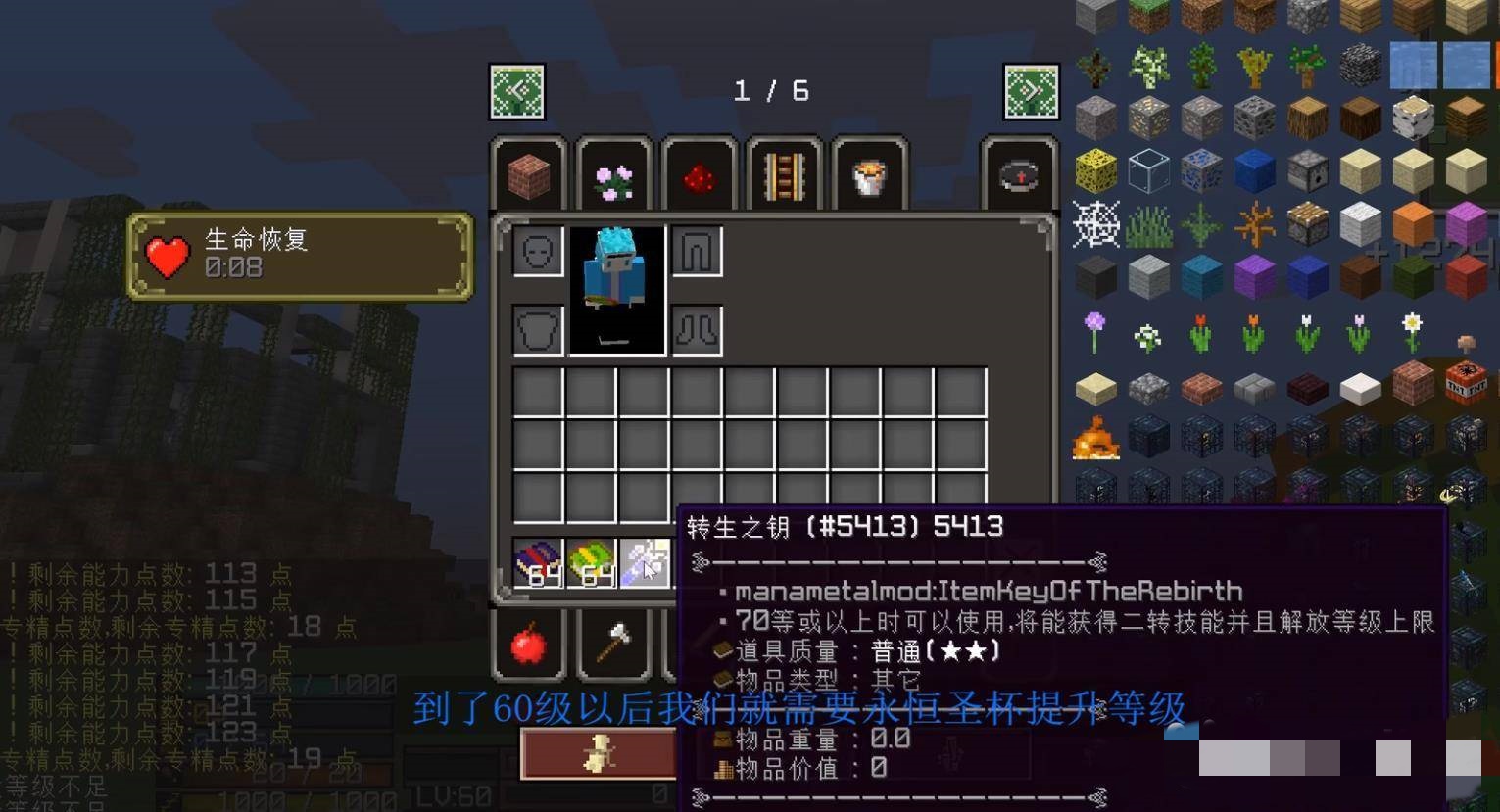Click the 转生之钥 key item in the inventory

(645, 561)
